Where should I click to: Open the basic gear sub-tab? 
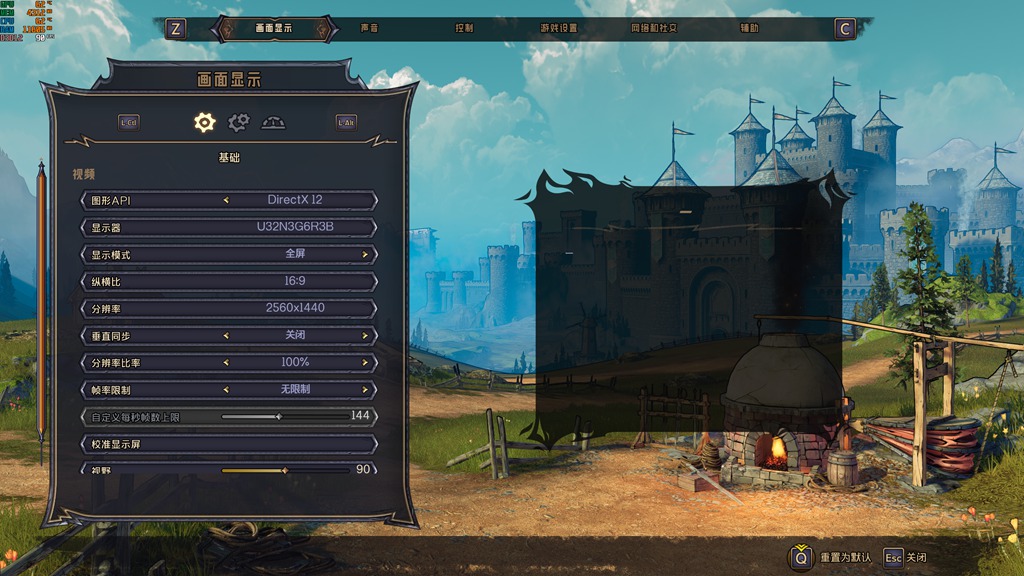coord(204,122)
